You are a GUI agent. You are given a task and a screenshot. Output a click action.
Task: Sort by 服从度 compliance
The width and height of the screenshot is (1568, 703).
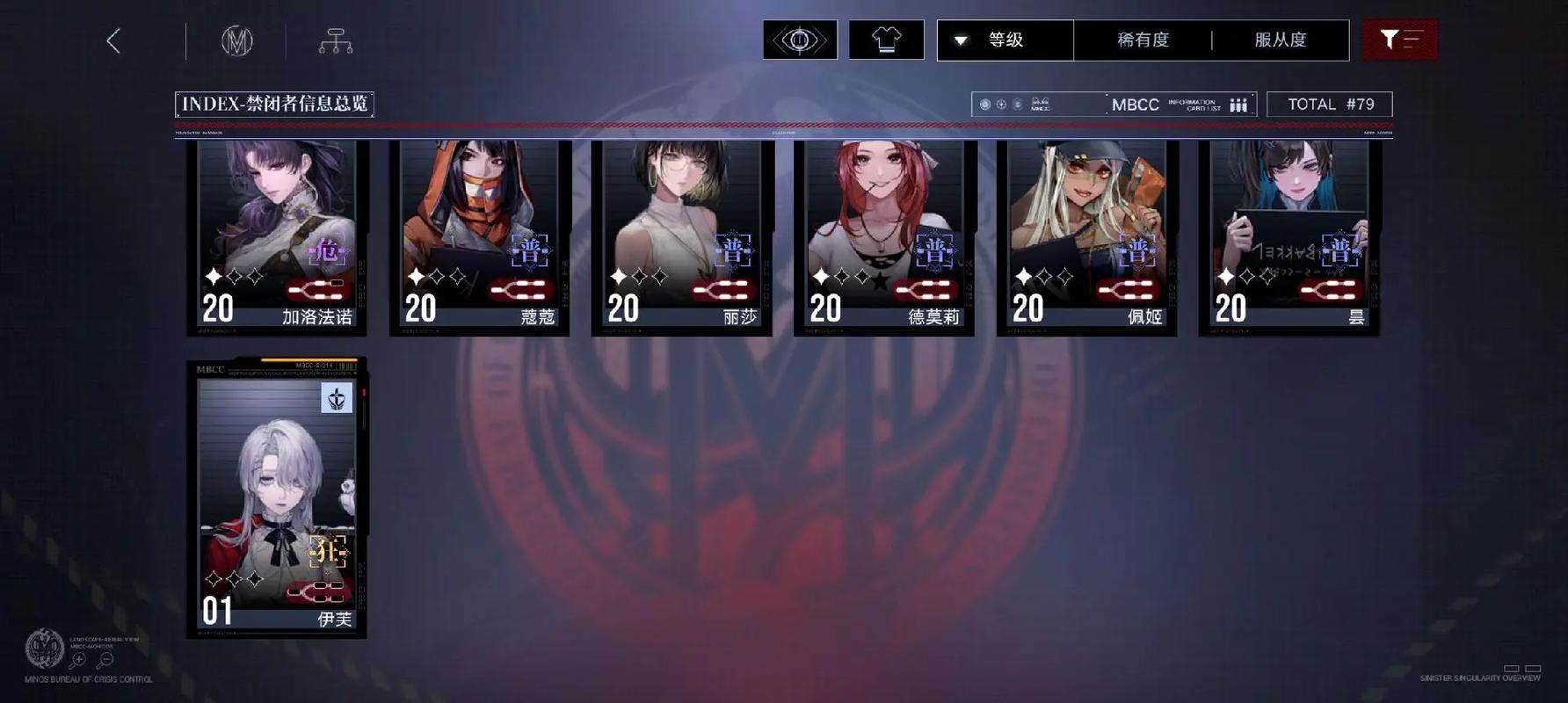(x=1280, y=40)
